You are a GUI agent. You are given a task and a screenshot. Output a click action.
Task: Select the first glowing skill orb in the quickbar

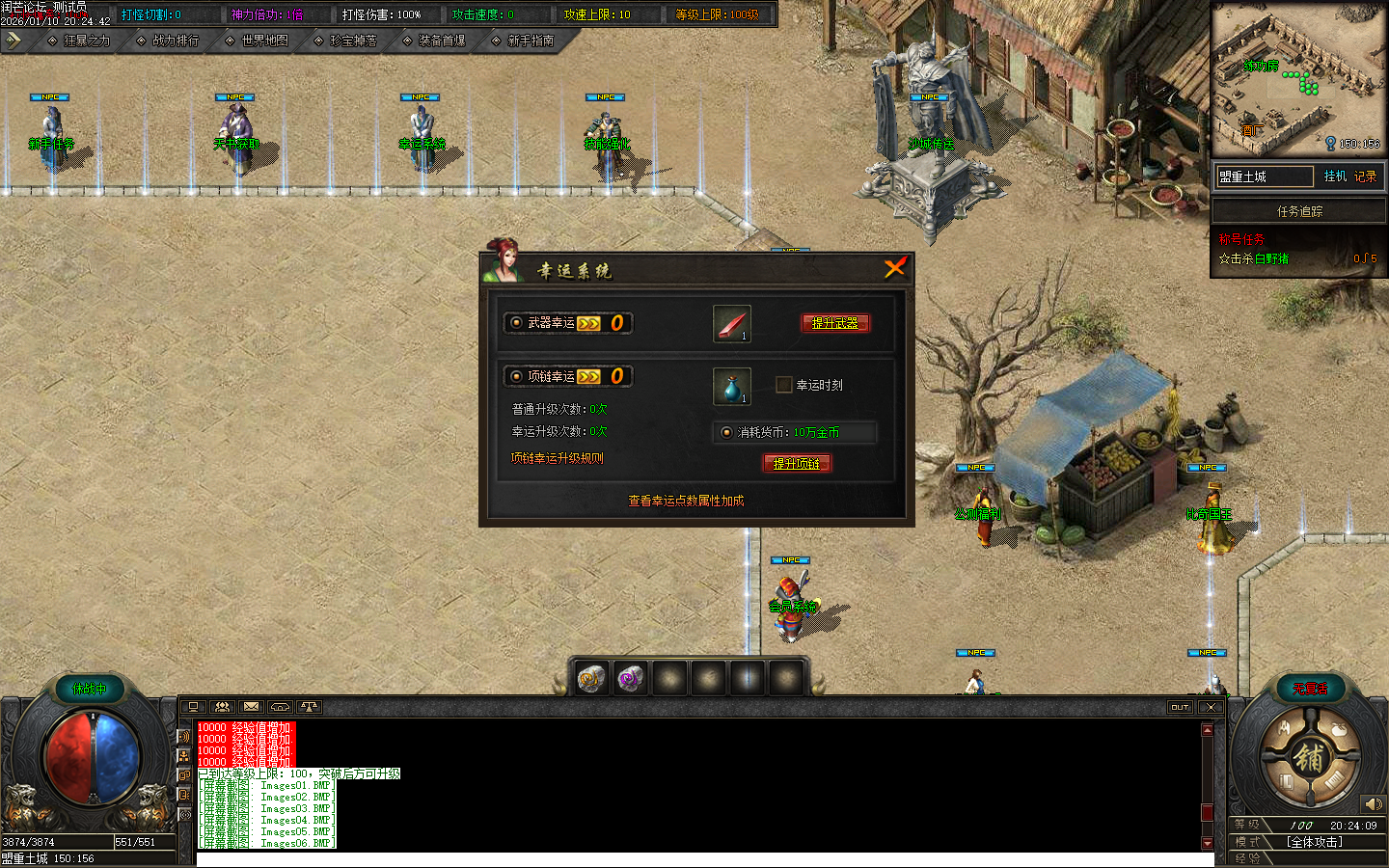[x=591, y=678]
